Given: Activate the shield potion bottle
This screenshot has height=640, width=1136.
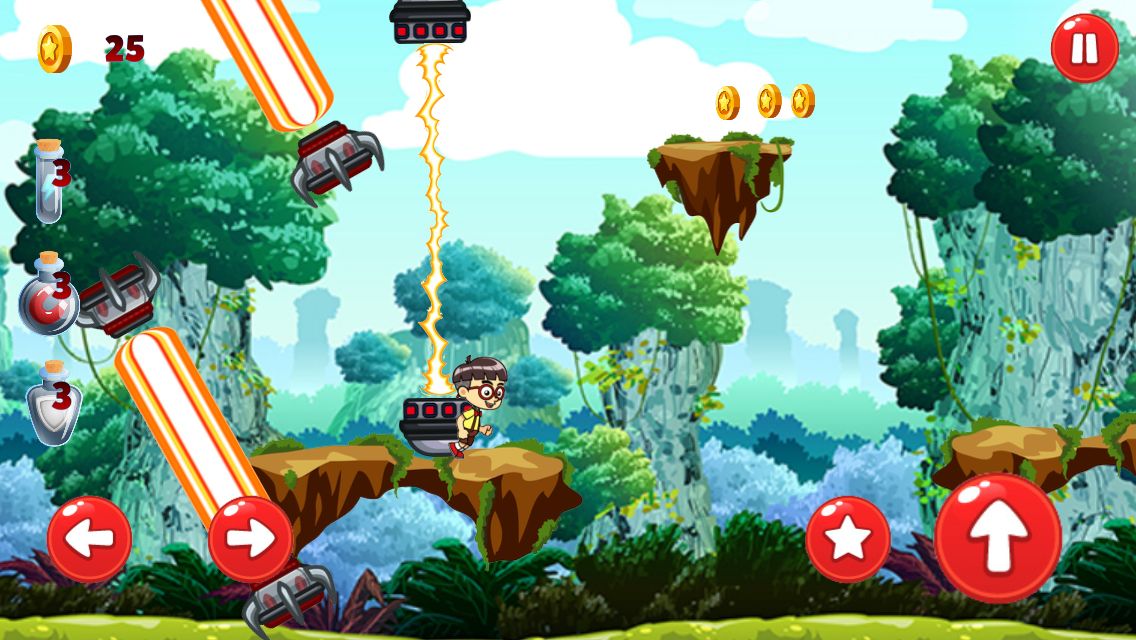Looking at the screenshot, I should pyautogui.click(x=51, y=403).
